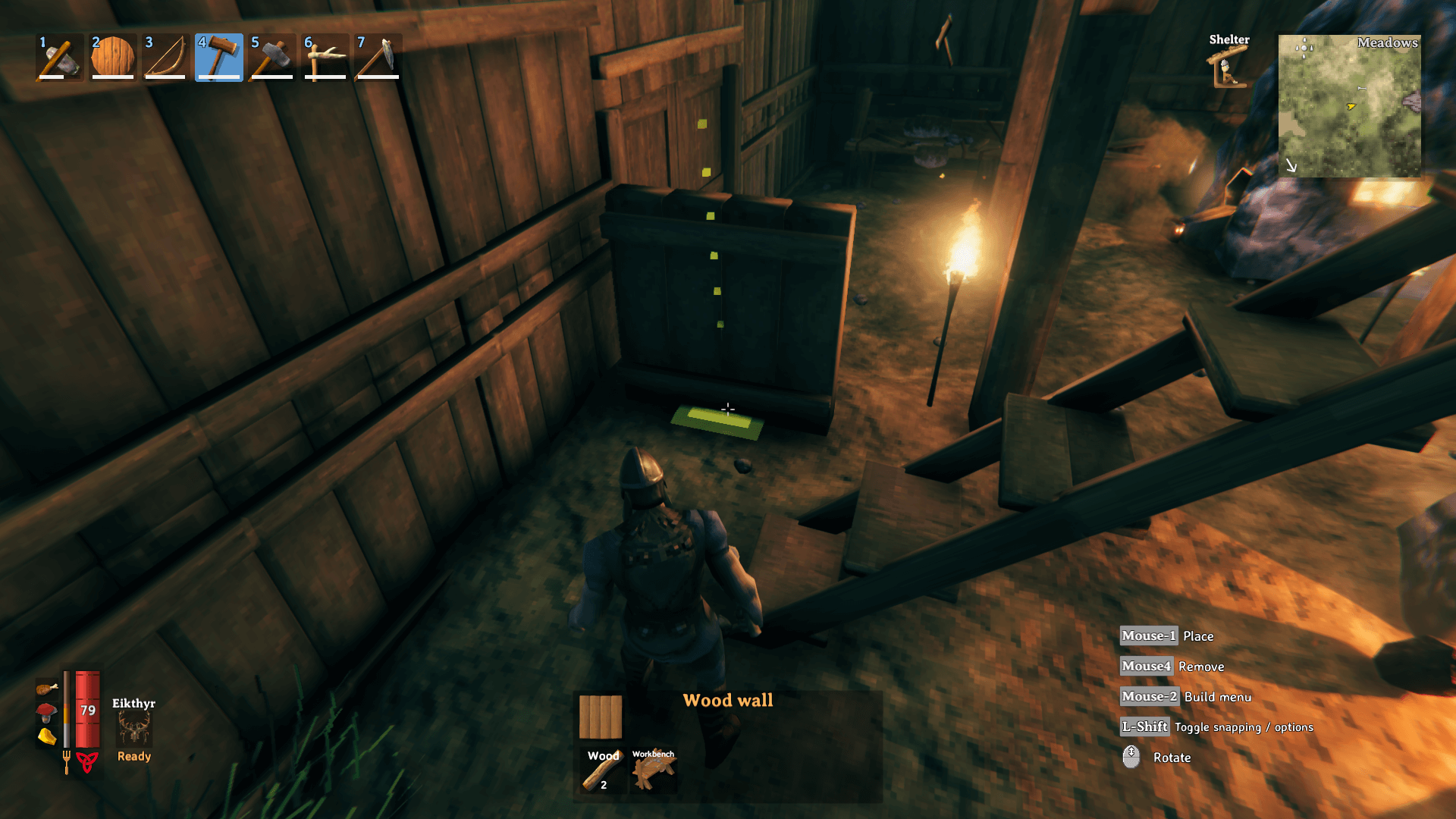1456x819 pixels.
Task: Pick the antler pickaxe in hotbar slot 6
Action: 325,58
